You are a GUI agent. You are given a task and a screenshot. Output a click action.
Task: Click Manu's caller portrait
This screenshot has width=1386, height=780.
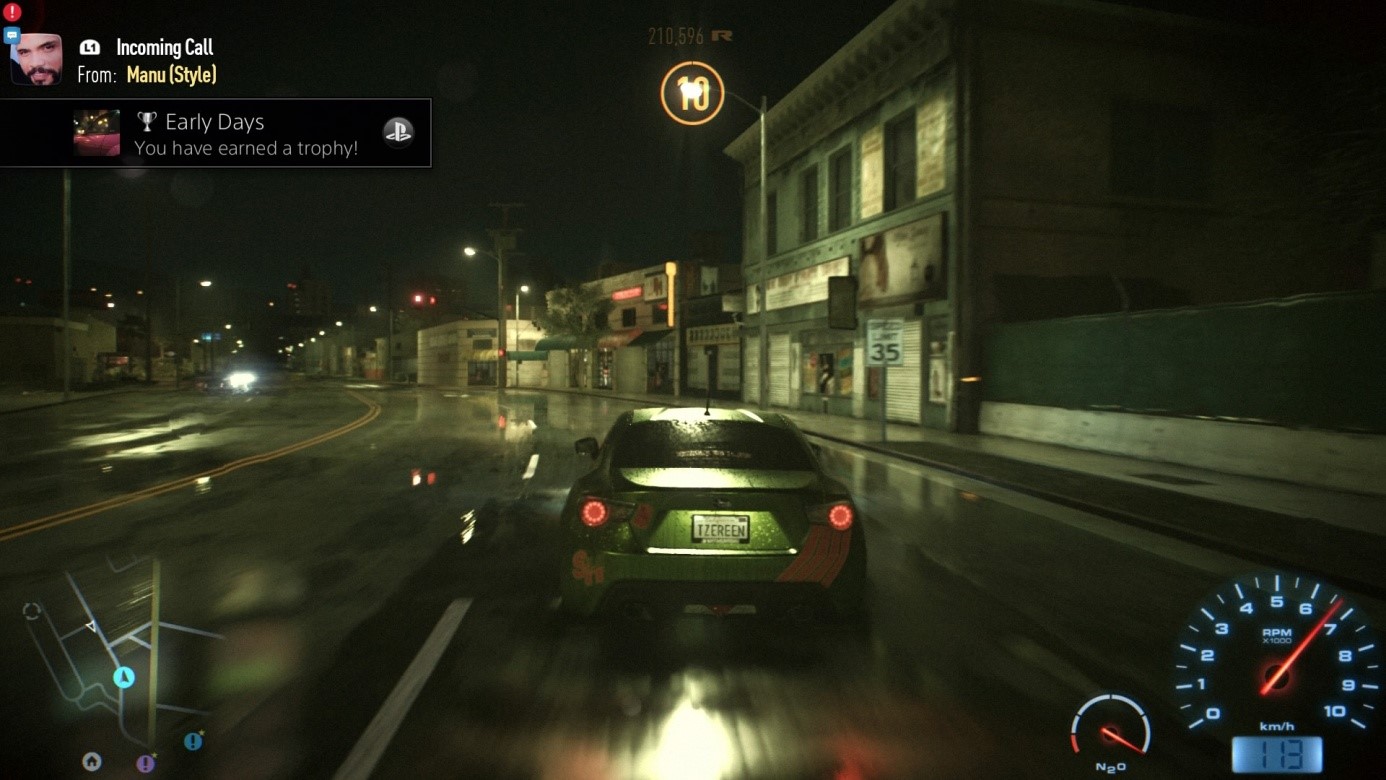click(37, 60)
